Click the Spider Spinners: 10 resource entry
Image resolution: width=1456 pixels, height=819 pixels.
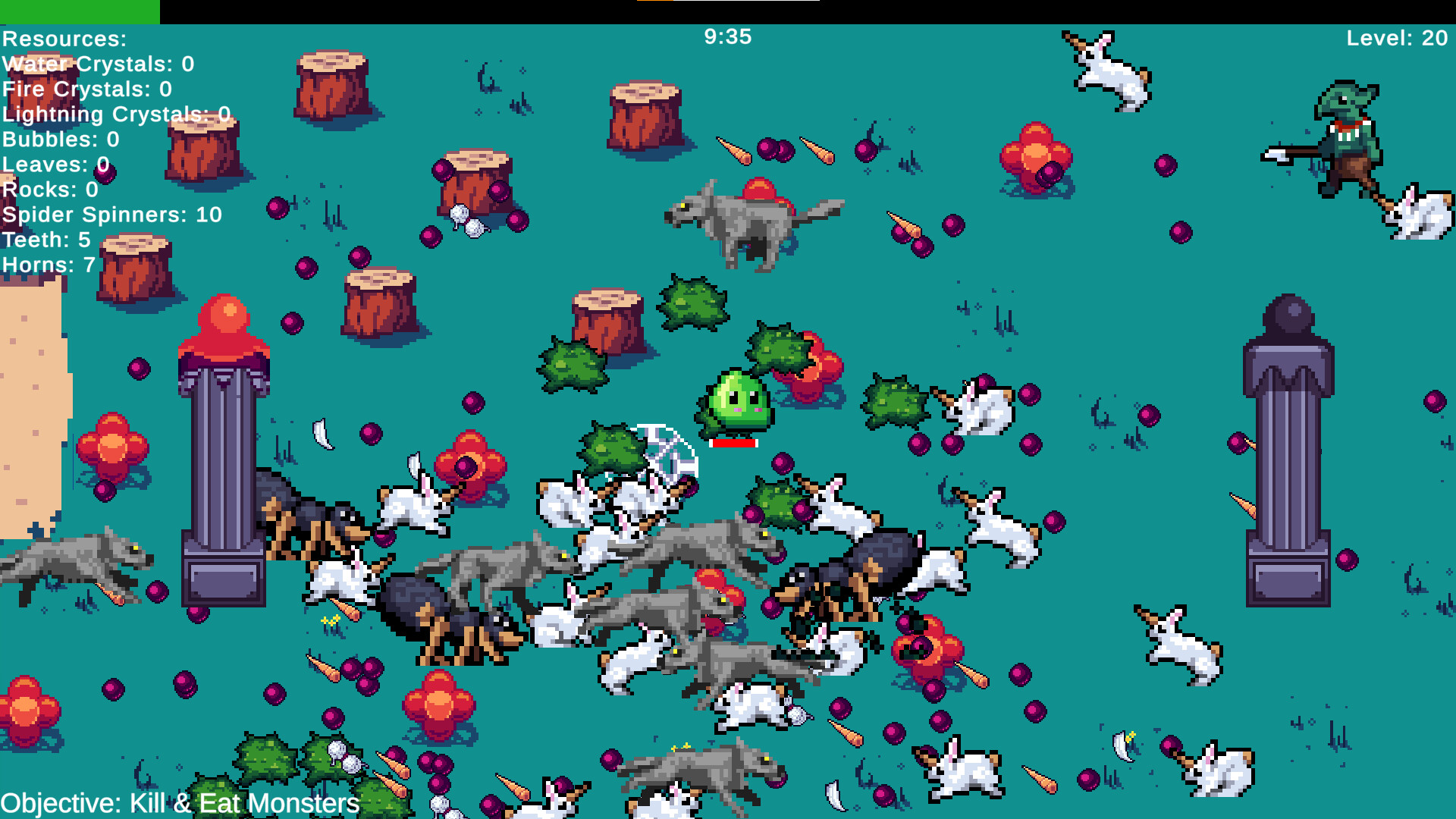[x=111, y=215]
